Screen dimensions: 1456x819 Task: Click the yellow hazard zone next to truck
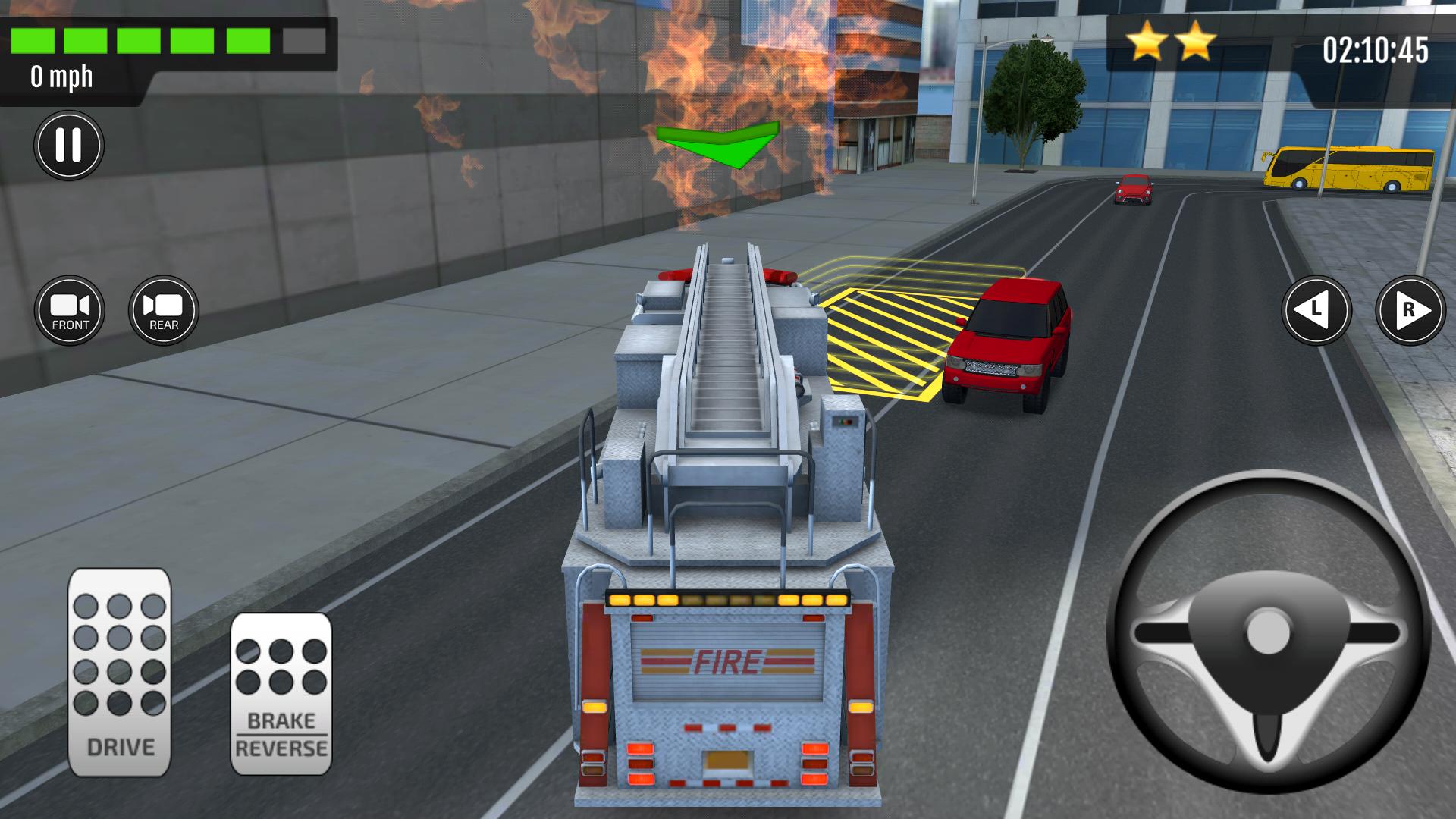pyautogui.click(x=880, y=334)
